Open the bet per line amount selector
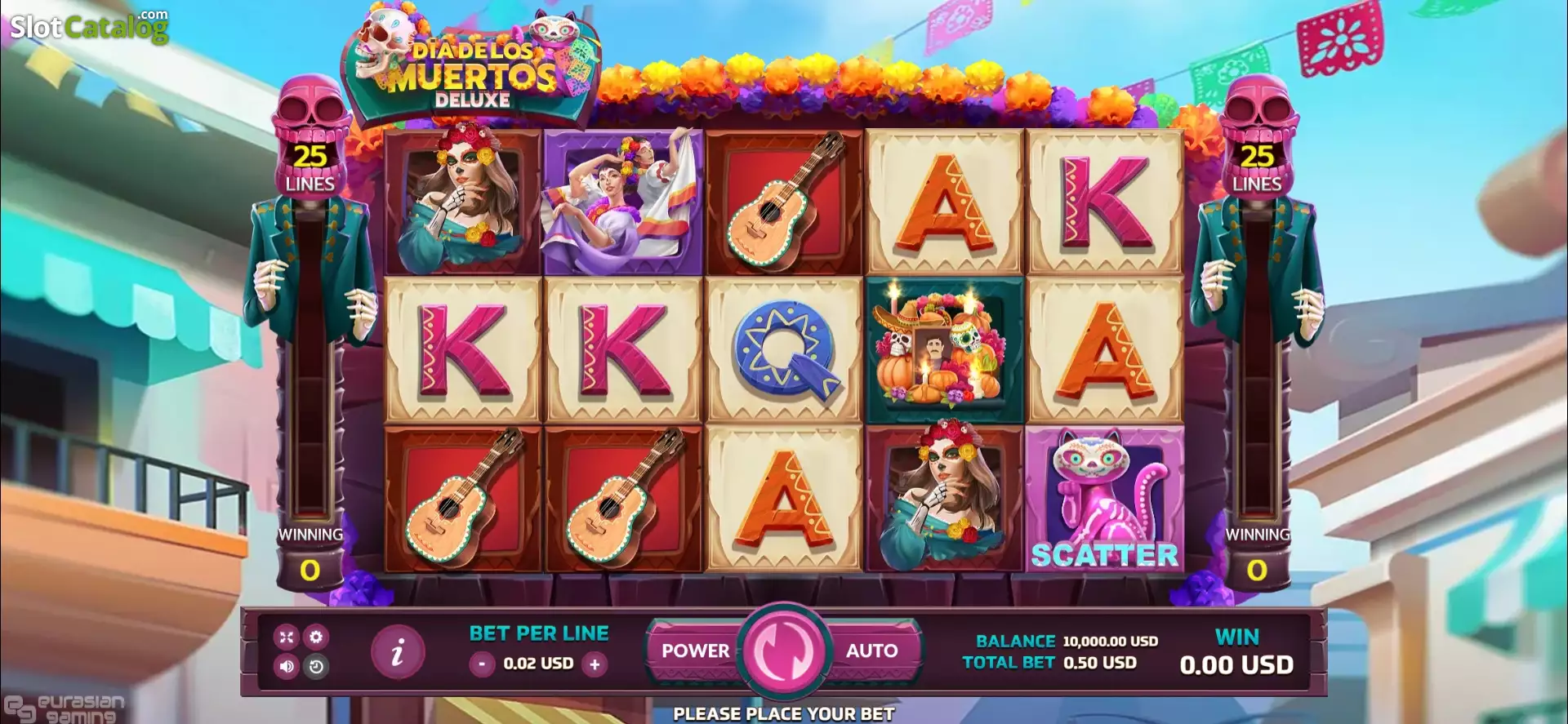Screen dimensions: 1568x724 point(538,663)
